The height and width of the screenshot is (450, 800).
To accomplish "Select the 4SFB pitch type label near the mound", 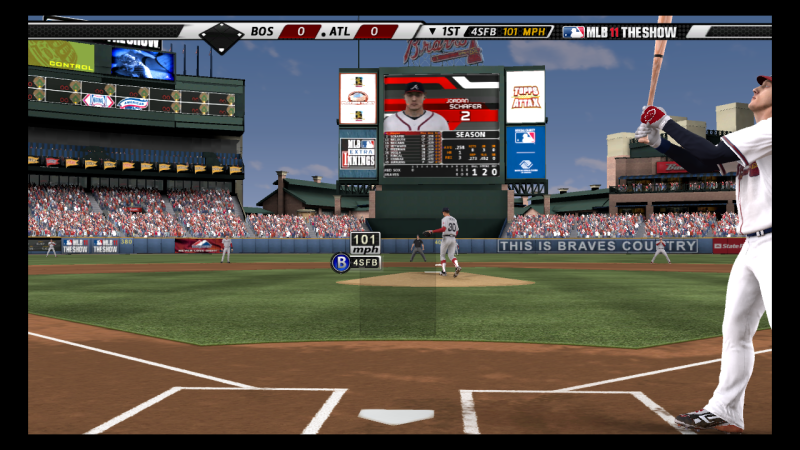I will pos(365,262).
